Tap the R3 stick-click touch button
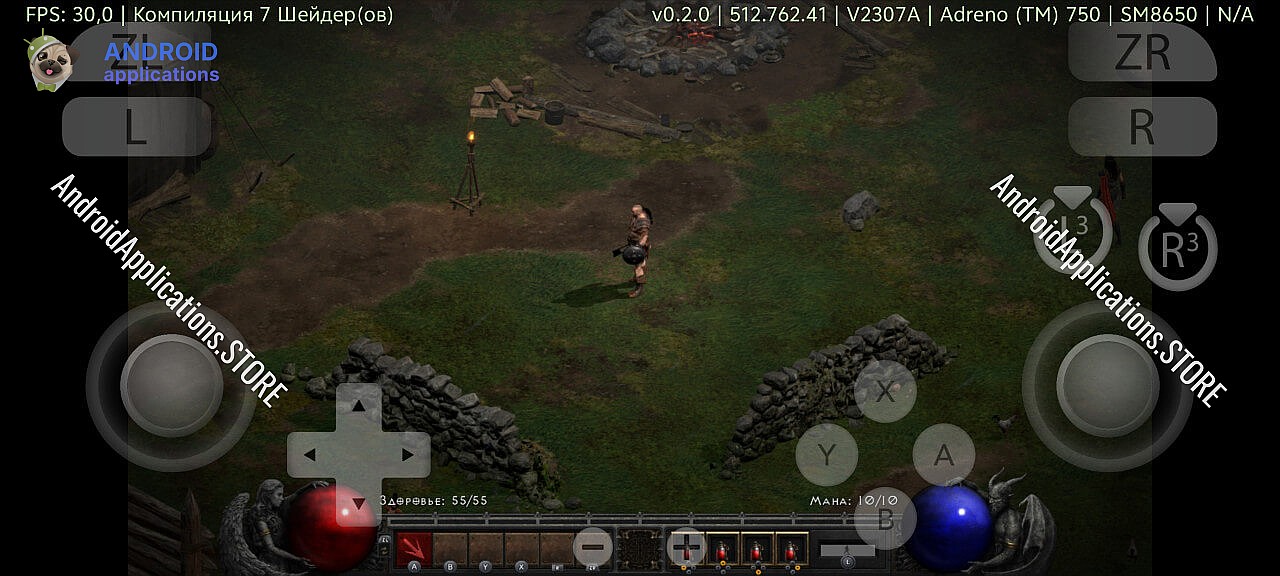Viewport: 1280px width, 576px height. tap(1177, 248)
